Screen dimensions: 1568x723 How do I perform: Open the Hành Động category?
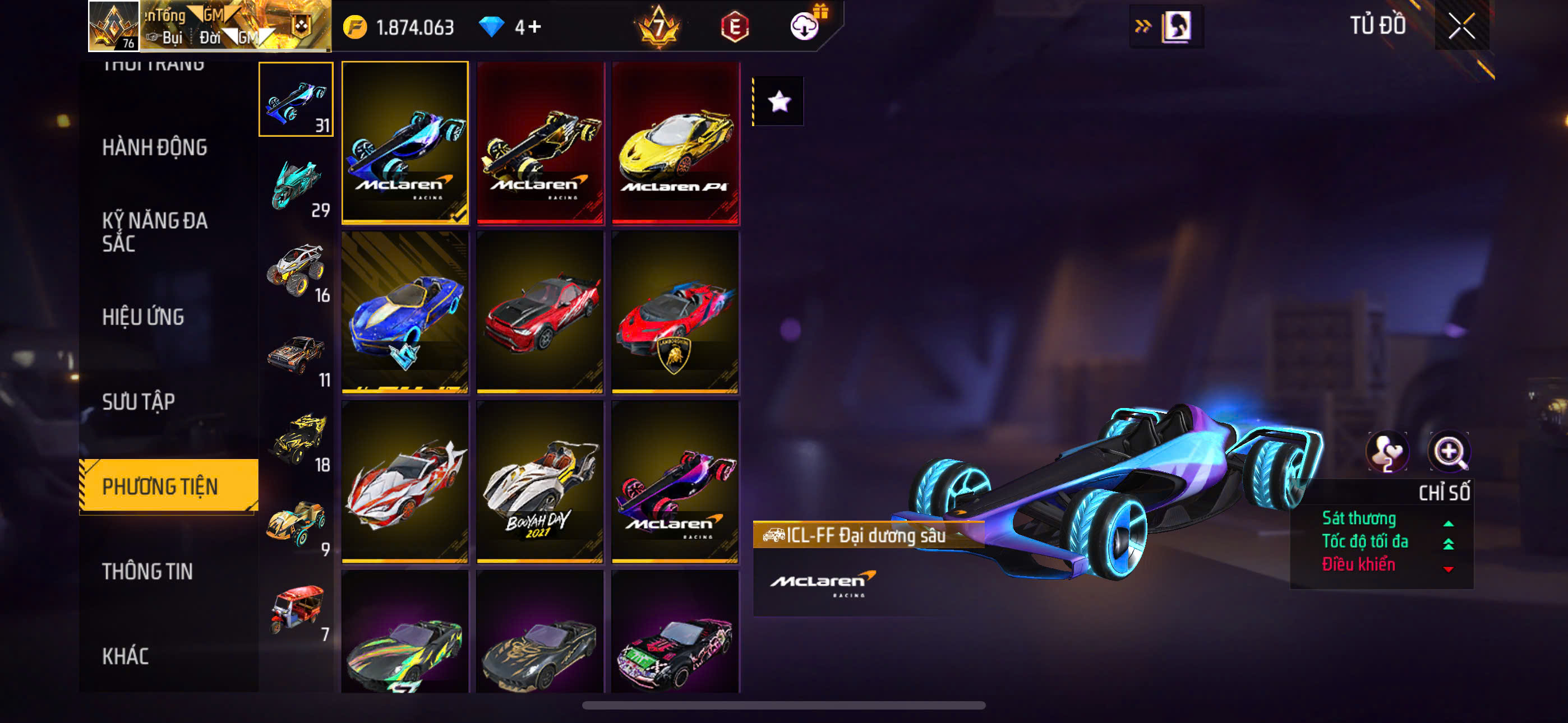[x=154, y=147]
